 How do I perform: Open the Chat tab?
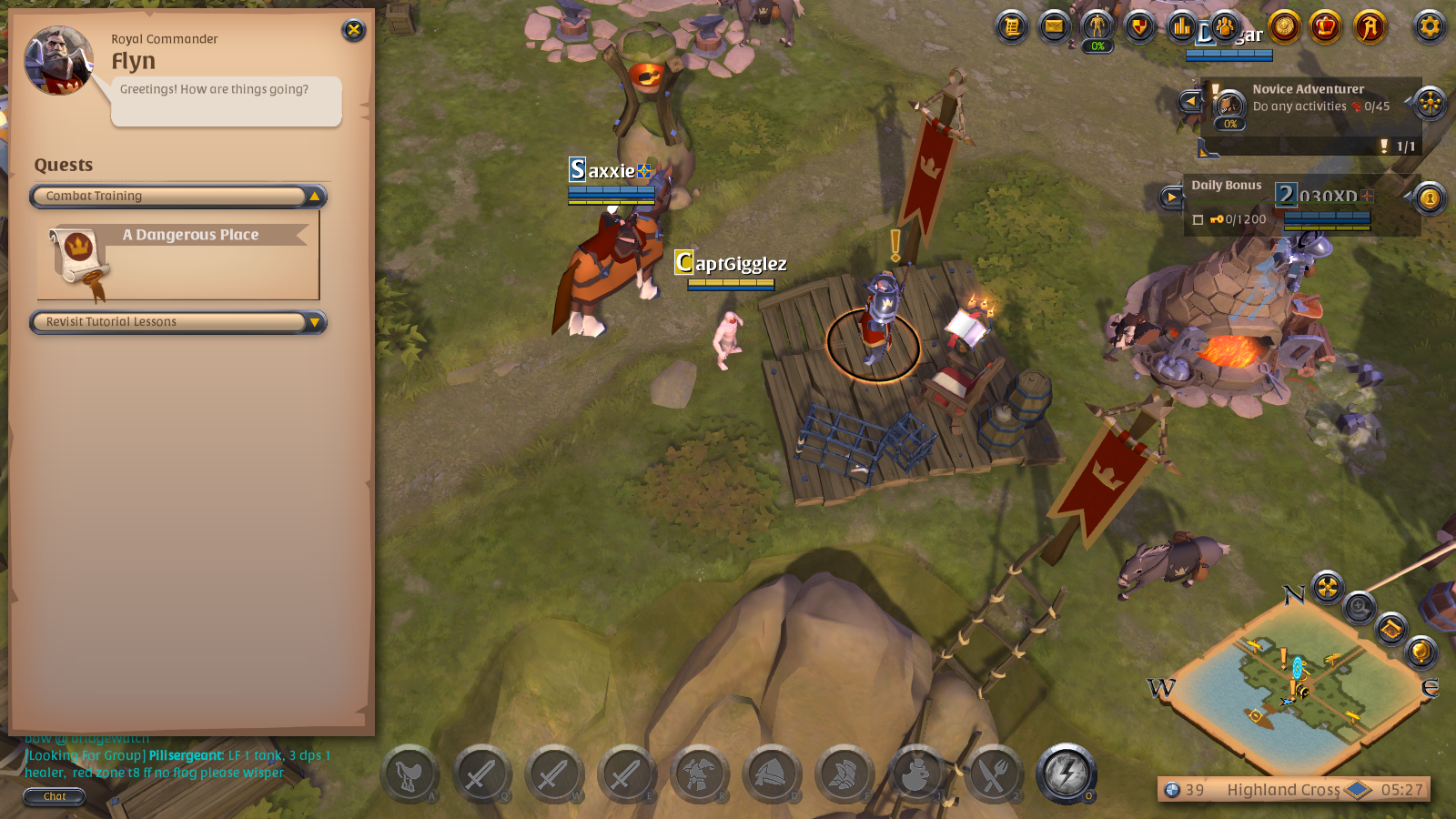54,797
